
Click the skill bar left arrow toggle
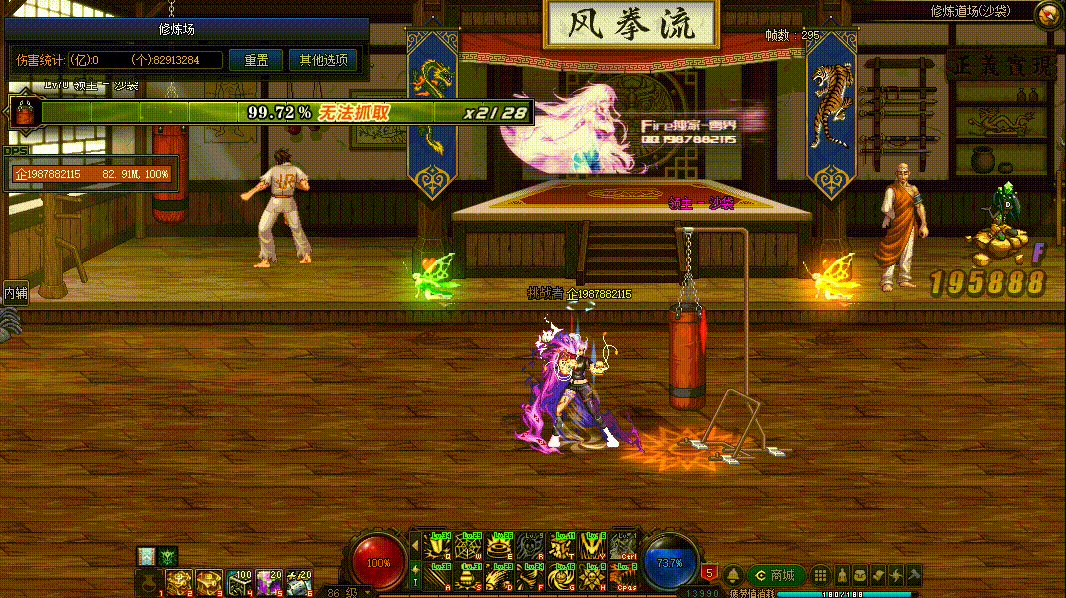click(x=415, y=545)
